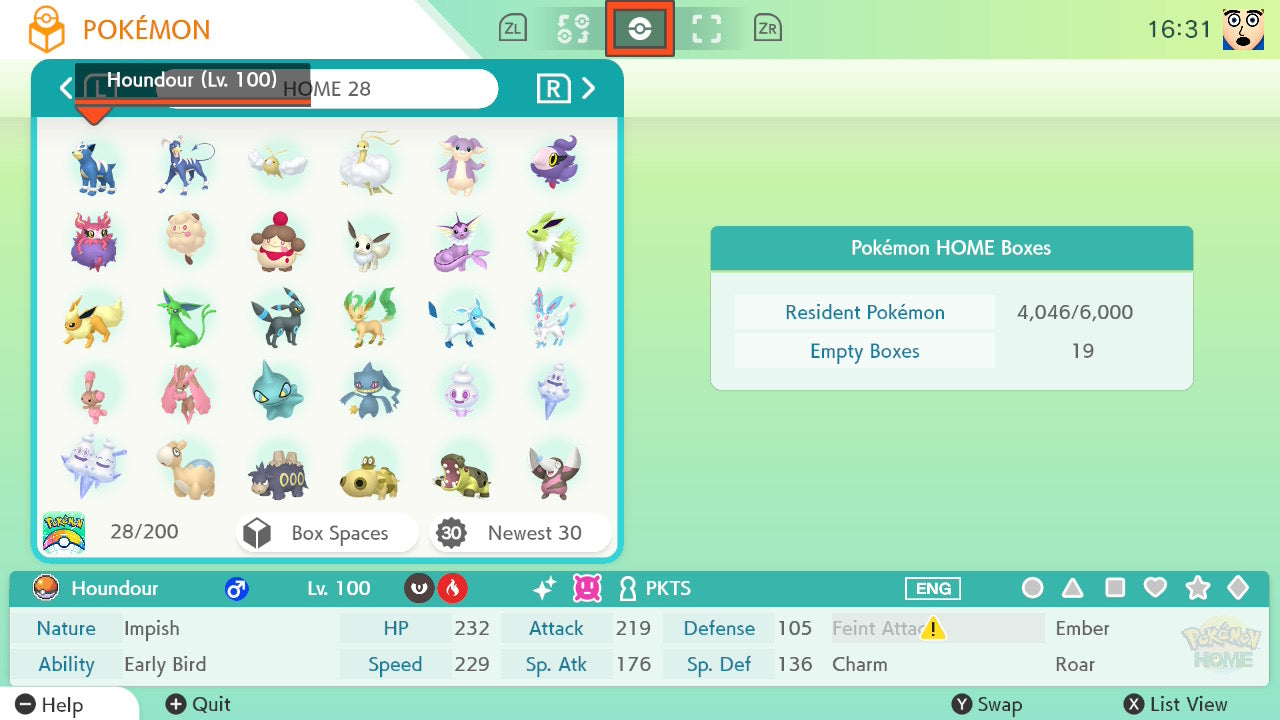
Task: Select the Resident Pokémon tab
Action: click(x=864, y=312)
